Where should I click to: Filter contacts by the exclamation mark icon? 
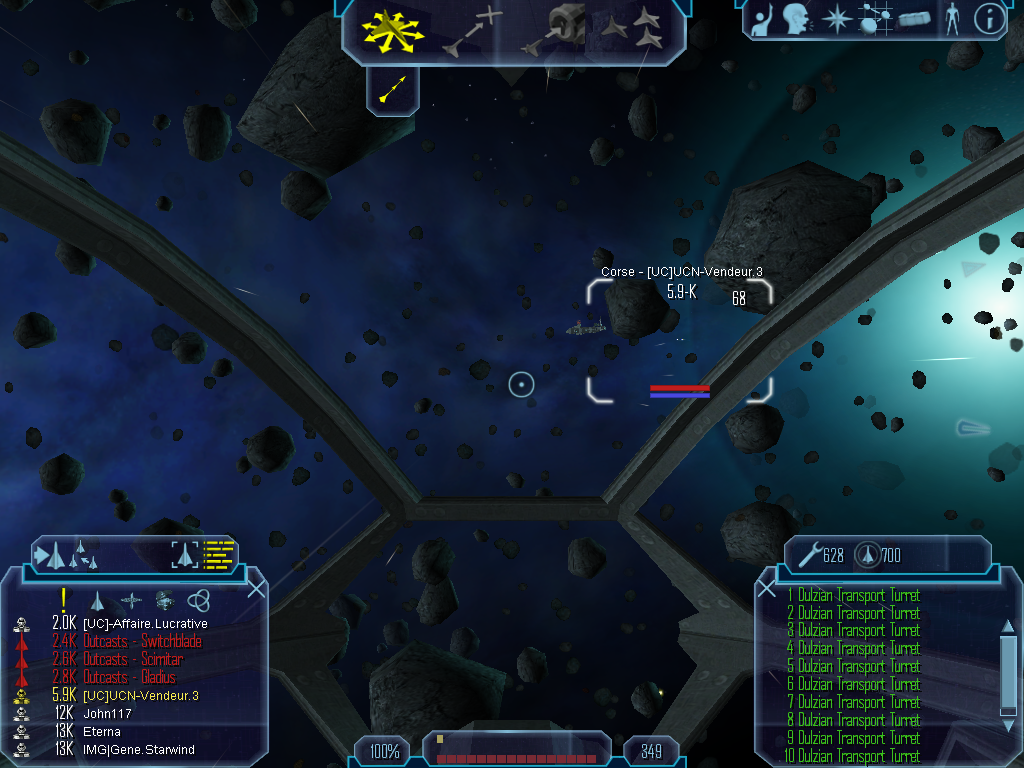[63, 599]
